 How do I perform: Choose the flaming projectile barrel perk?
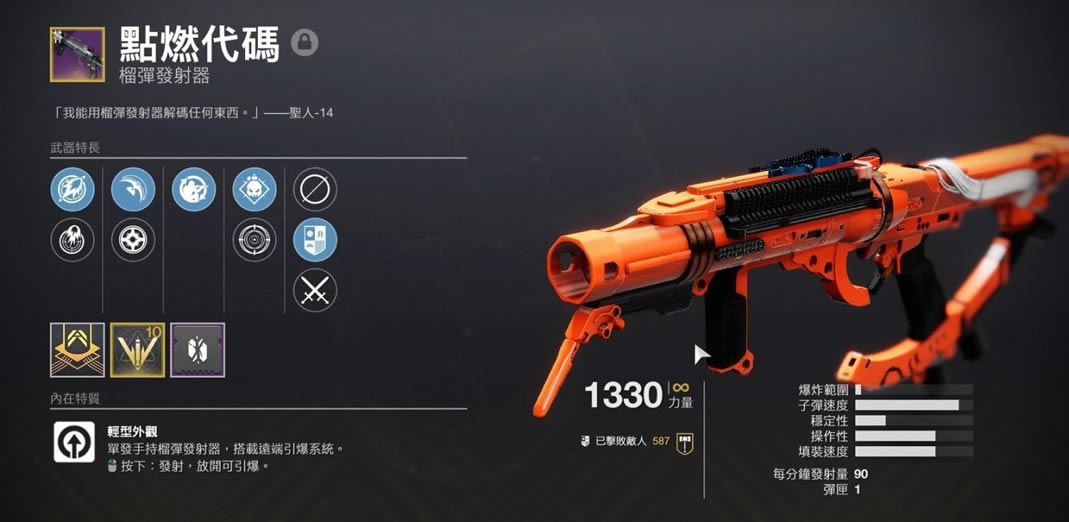click(73, 240)
